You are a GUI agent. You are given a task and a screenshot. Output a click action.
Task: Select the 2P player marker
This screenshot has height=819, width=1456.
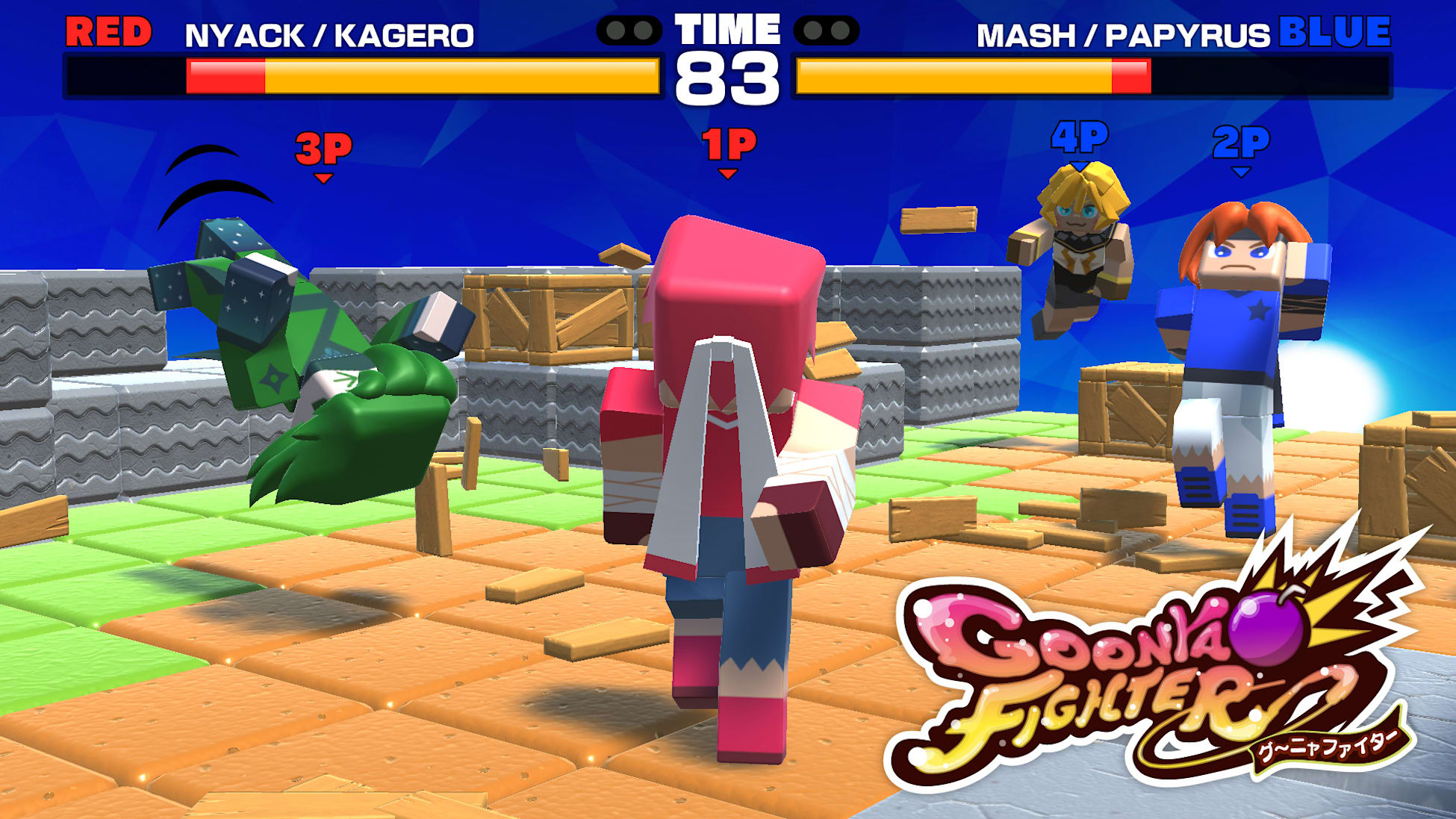(x=1242, y=142)
